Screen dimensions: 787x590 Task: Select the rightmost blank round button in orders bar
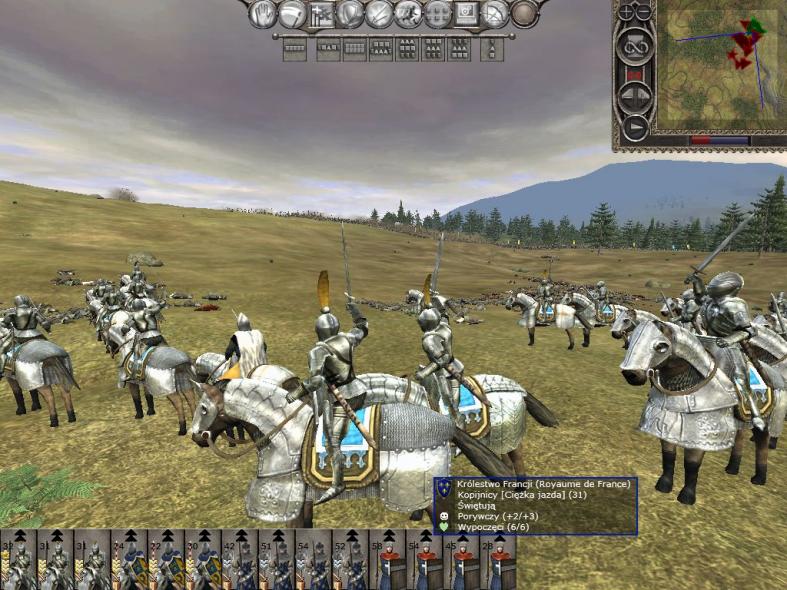(x=525, y=14)
